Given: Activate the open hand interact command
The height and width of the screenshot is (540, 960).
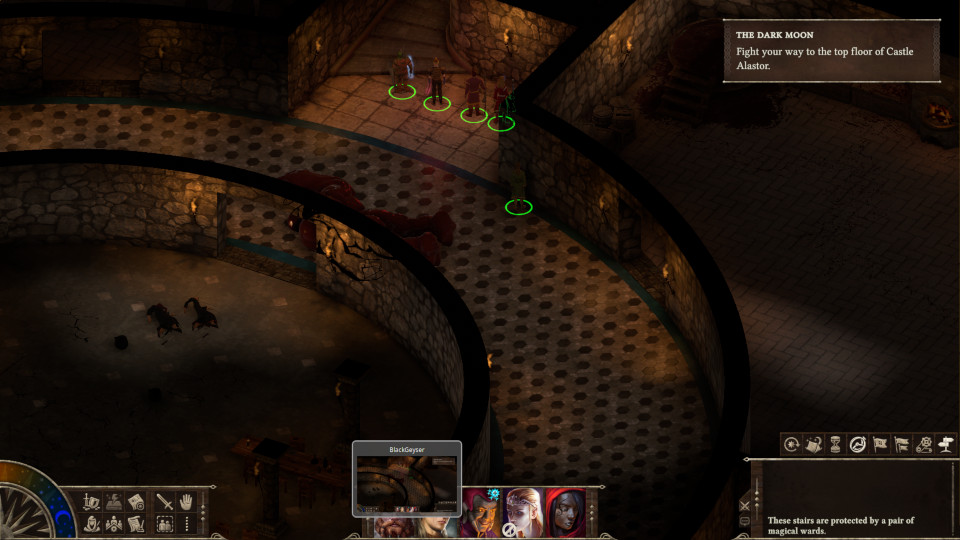Looking at the screenshot, I should click(186, 502).
